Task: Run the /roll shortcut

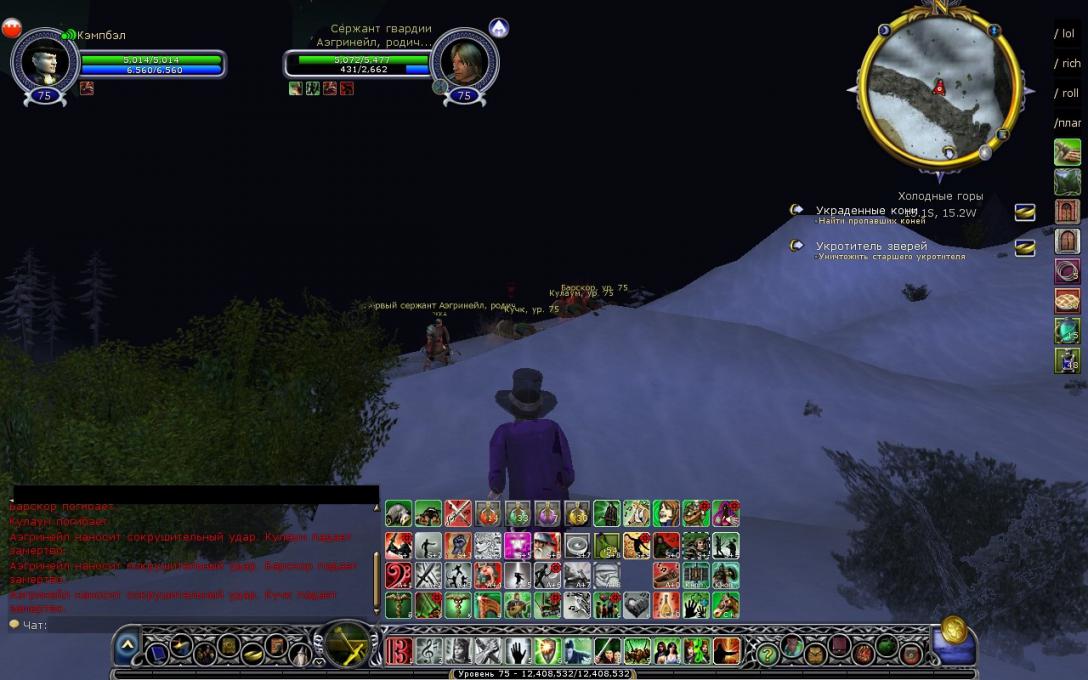Action: [1067, 94]
